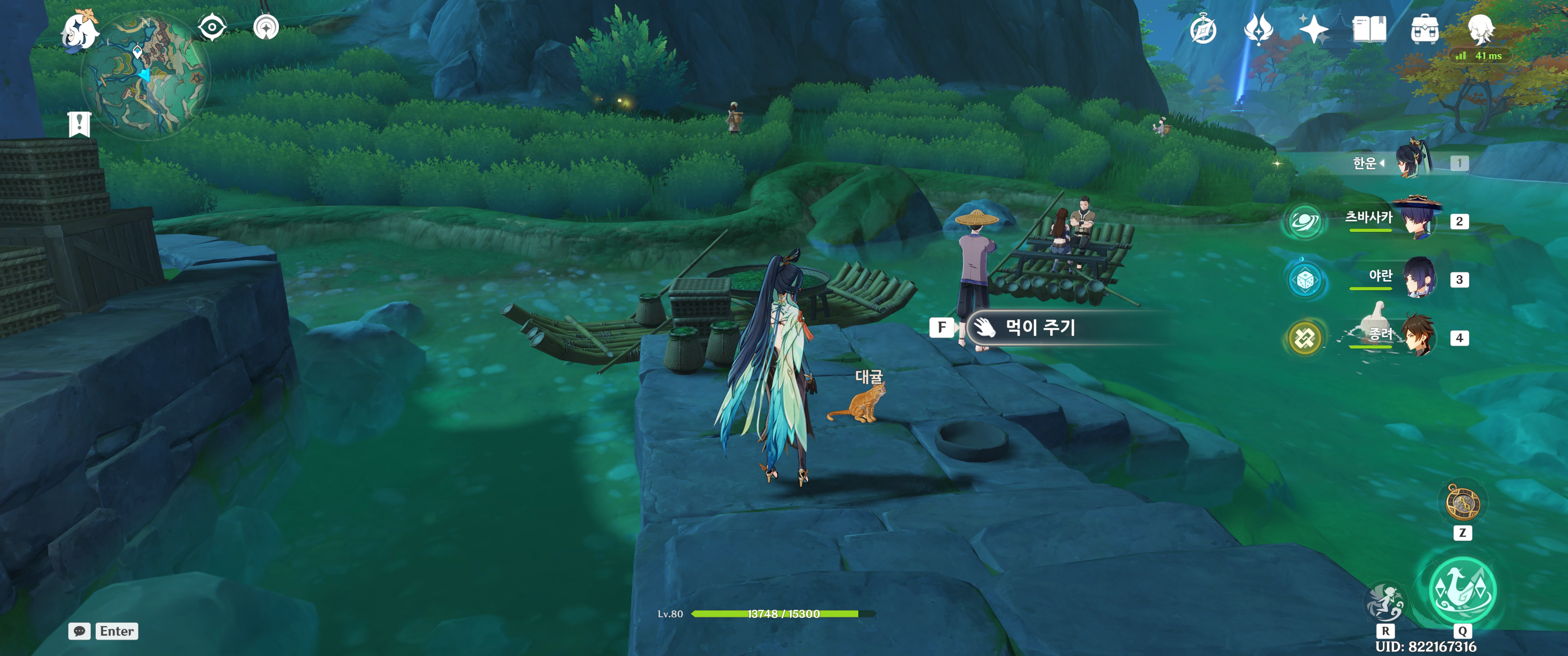Use the compass gadget item
Image resolution: width=1568 pixels, height=656 pixels.
[x=1462, y=503]
